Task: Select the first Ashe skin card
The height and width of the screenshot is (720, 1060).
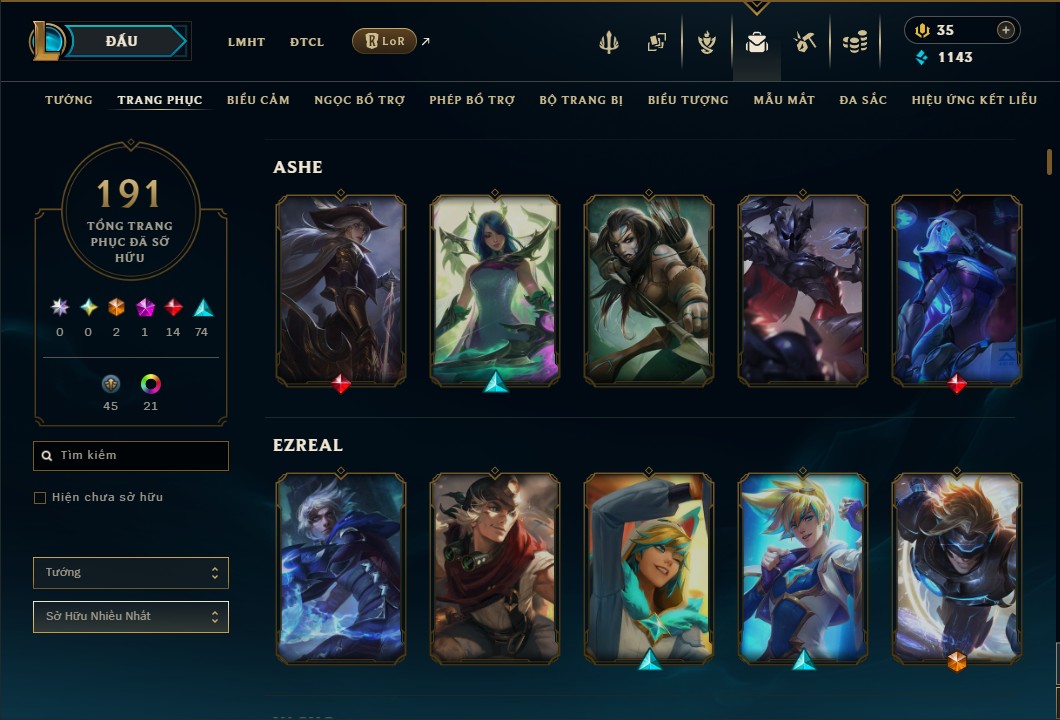Action: pyautogui.click(x=341, y=290)
